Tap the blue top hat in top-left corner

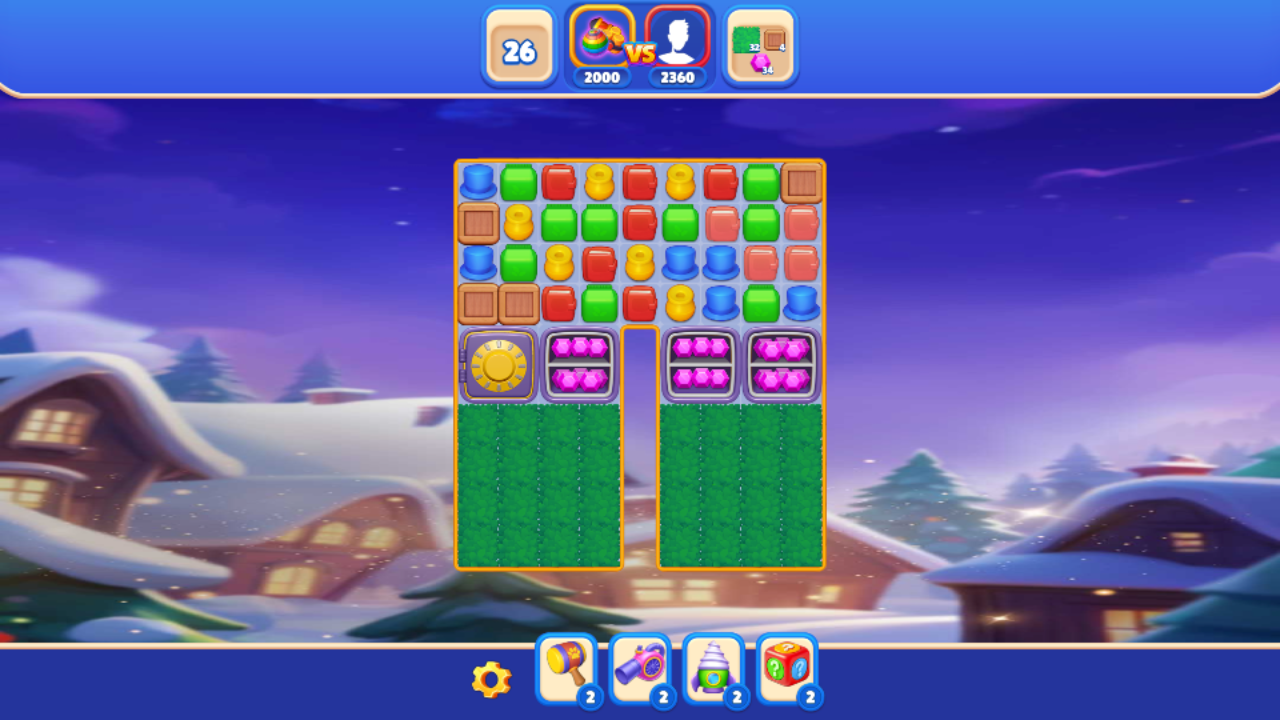pos(478,182)
